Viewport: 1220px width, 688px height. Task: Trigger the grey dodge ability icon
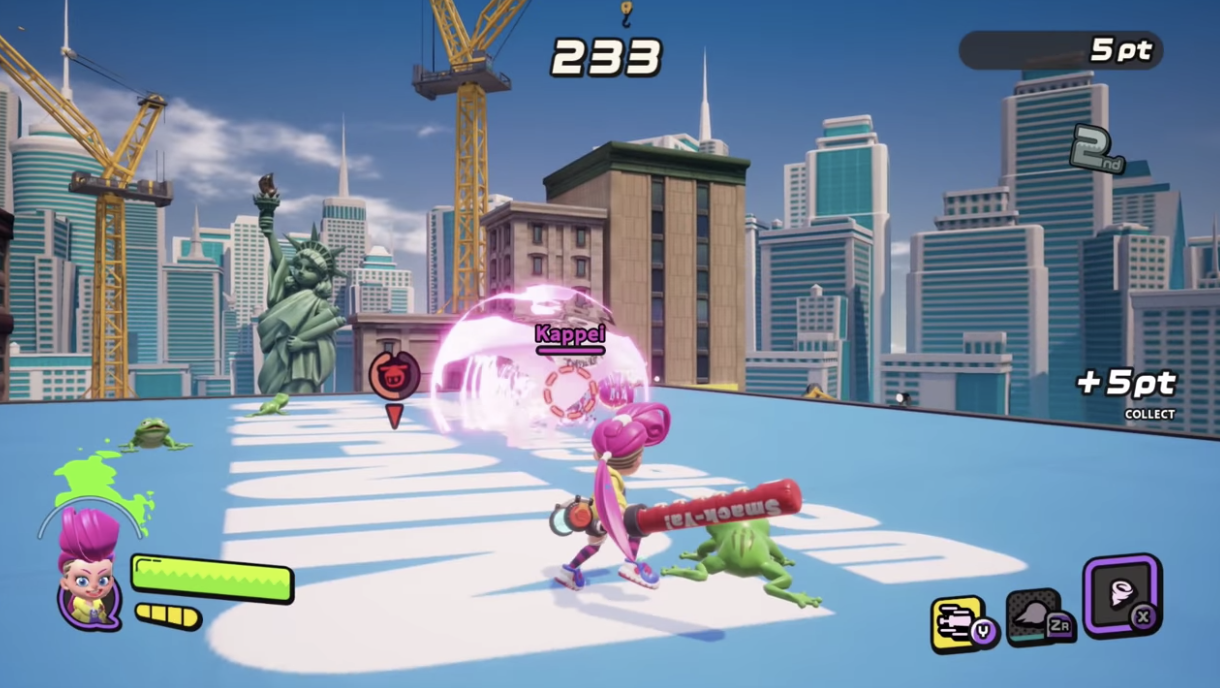point(1033,617)
